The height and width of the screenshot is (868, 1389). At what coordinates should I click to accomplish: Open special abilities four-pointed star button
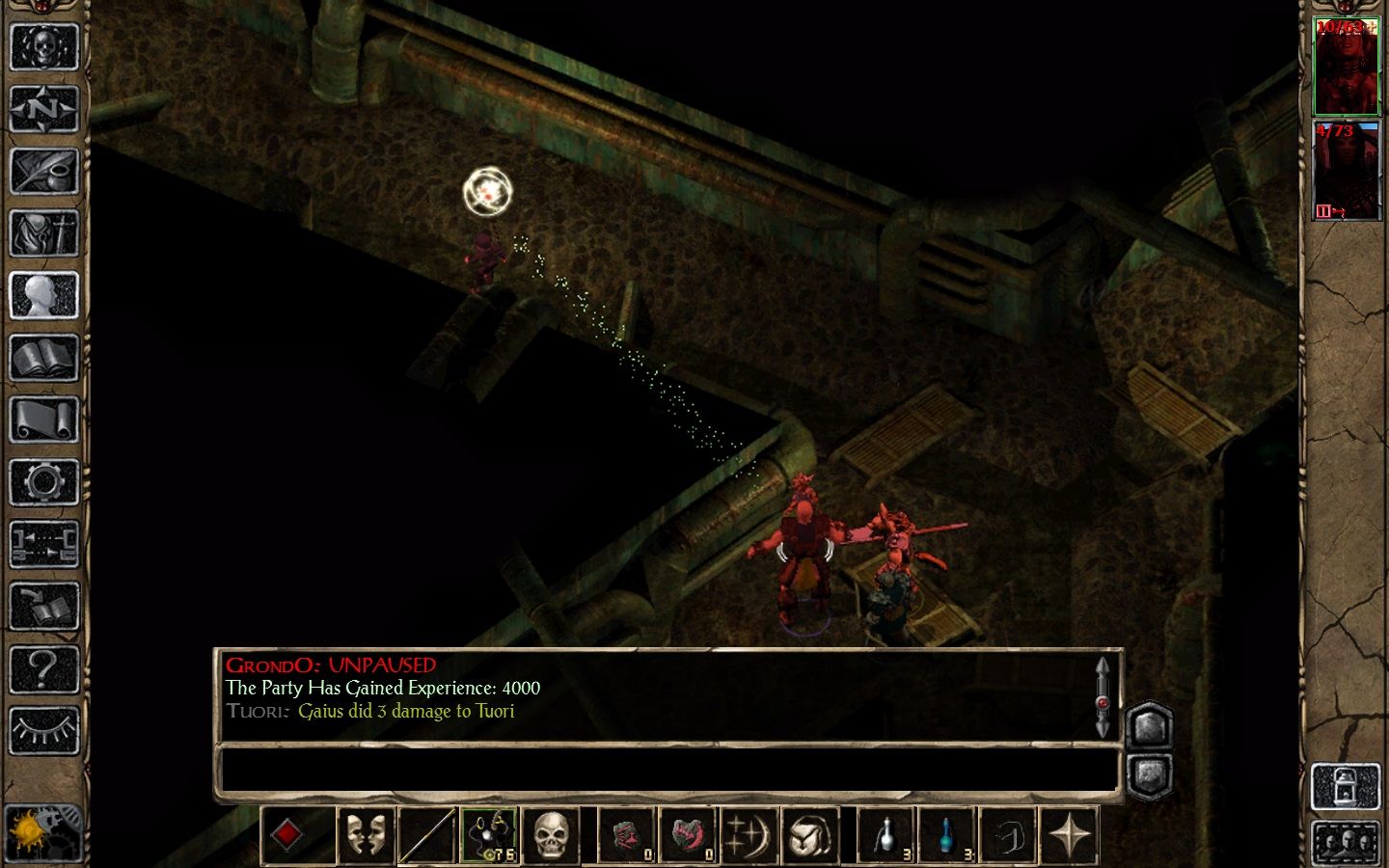coord(1070,835)
